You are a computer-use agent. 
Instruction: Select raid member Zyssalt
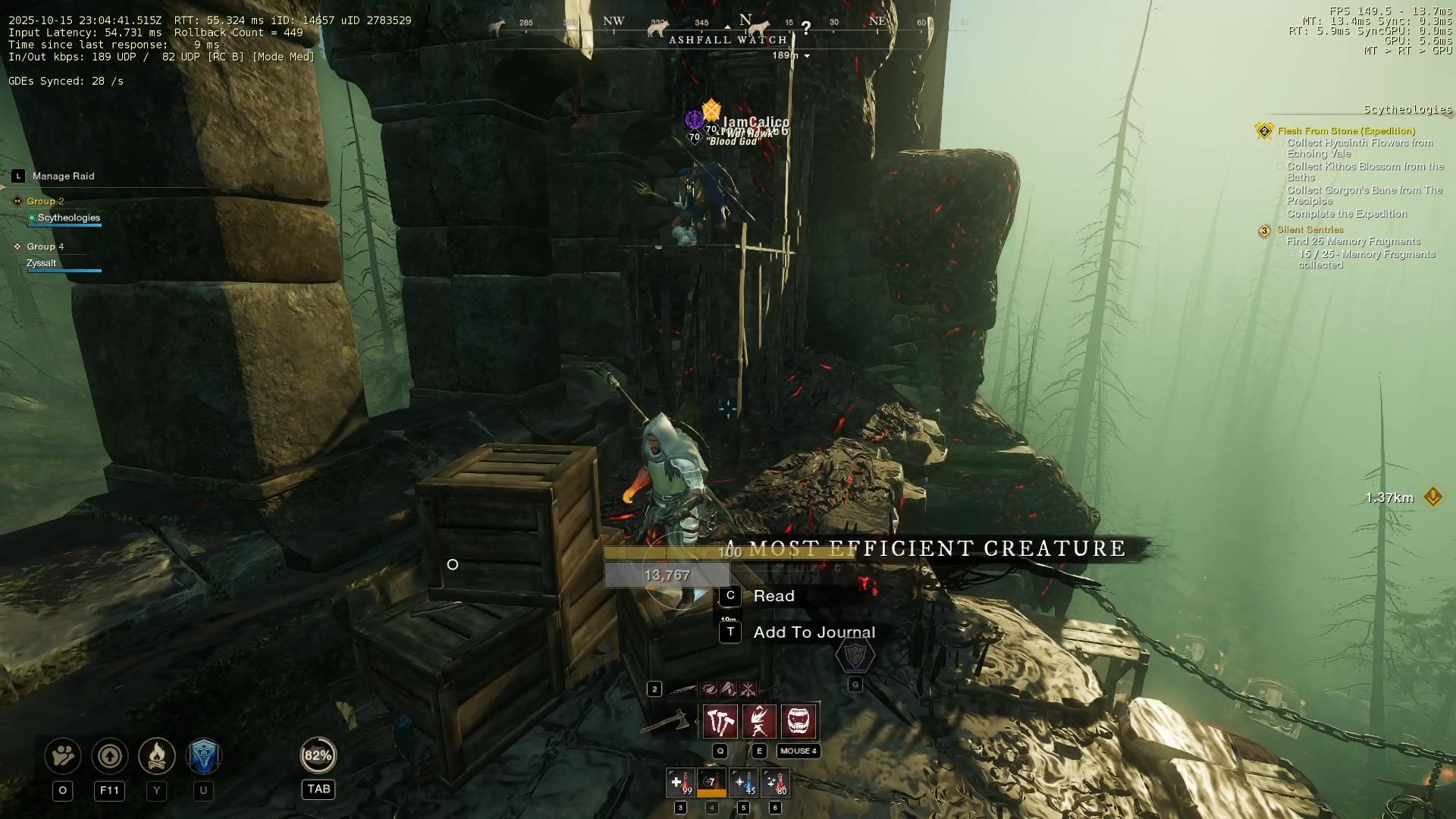(x=42, y=263)
